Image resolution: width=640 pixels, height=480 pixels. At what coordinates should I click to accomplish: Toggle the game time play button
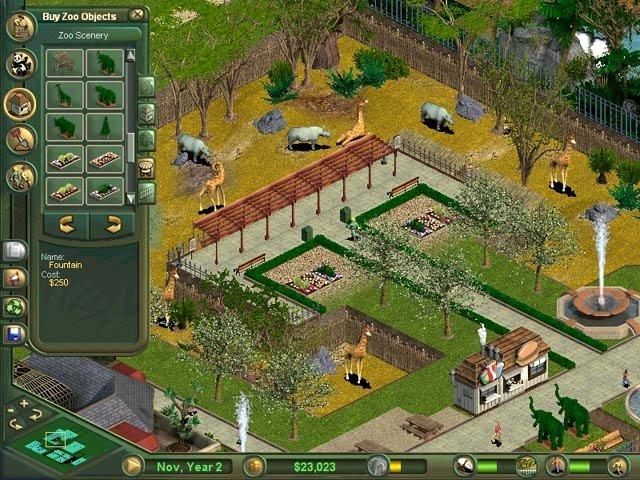pyautogui.click(x=132, y=465)
